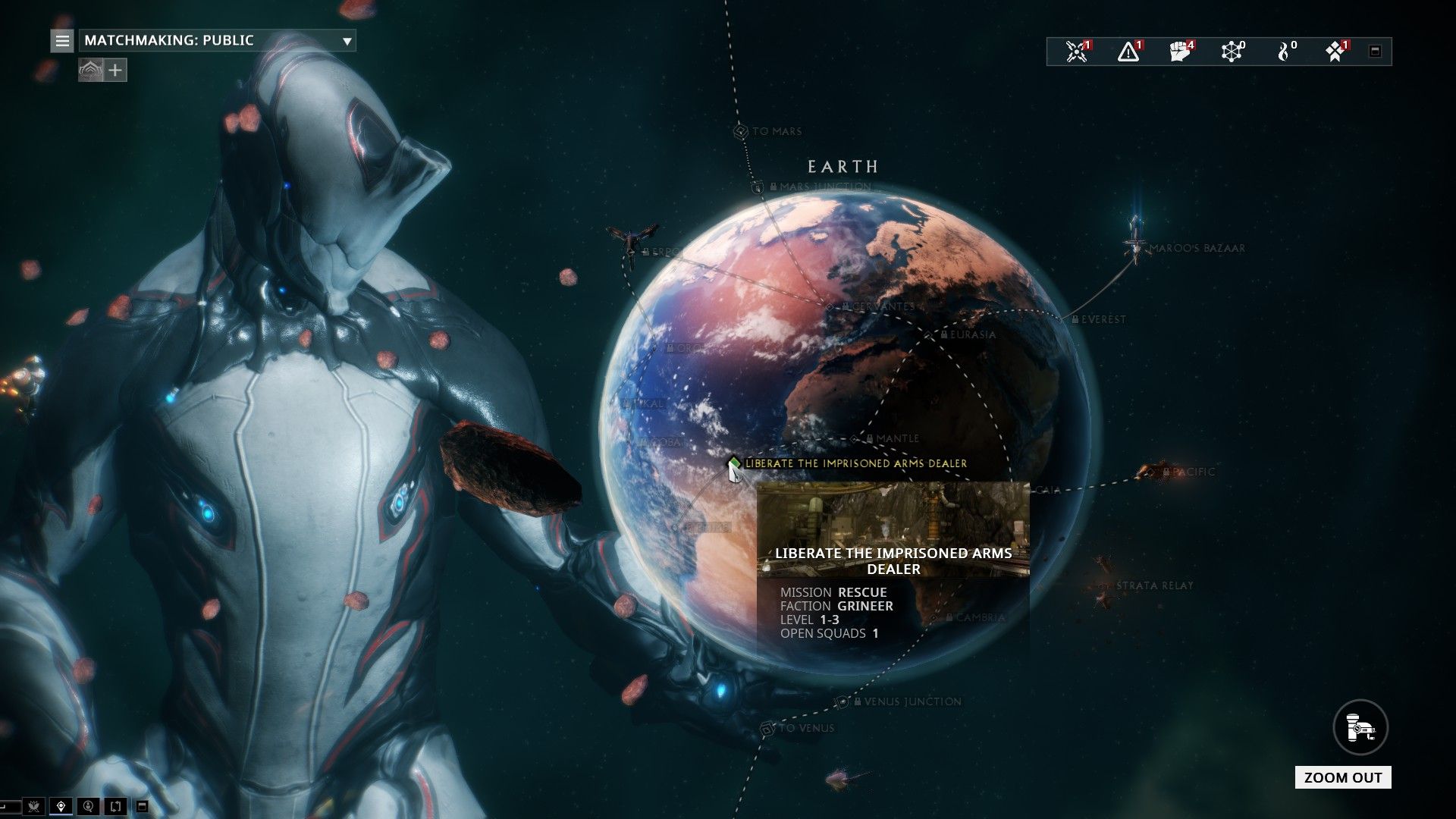The width and height of the screenshot is (1456, 819).
Task: Select the Lotus icon on bottom toolbar
Action: point(34,806)
